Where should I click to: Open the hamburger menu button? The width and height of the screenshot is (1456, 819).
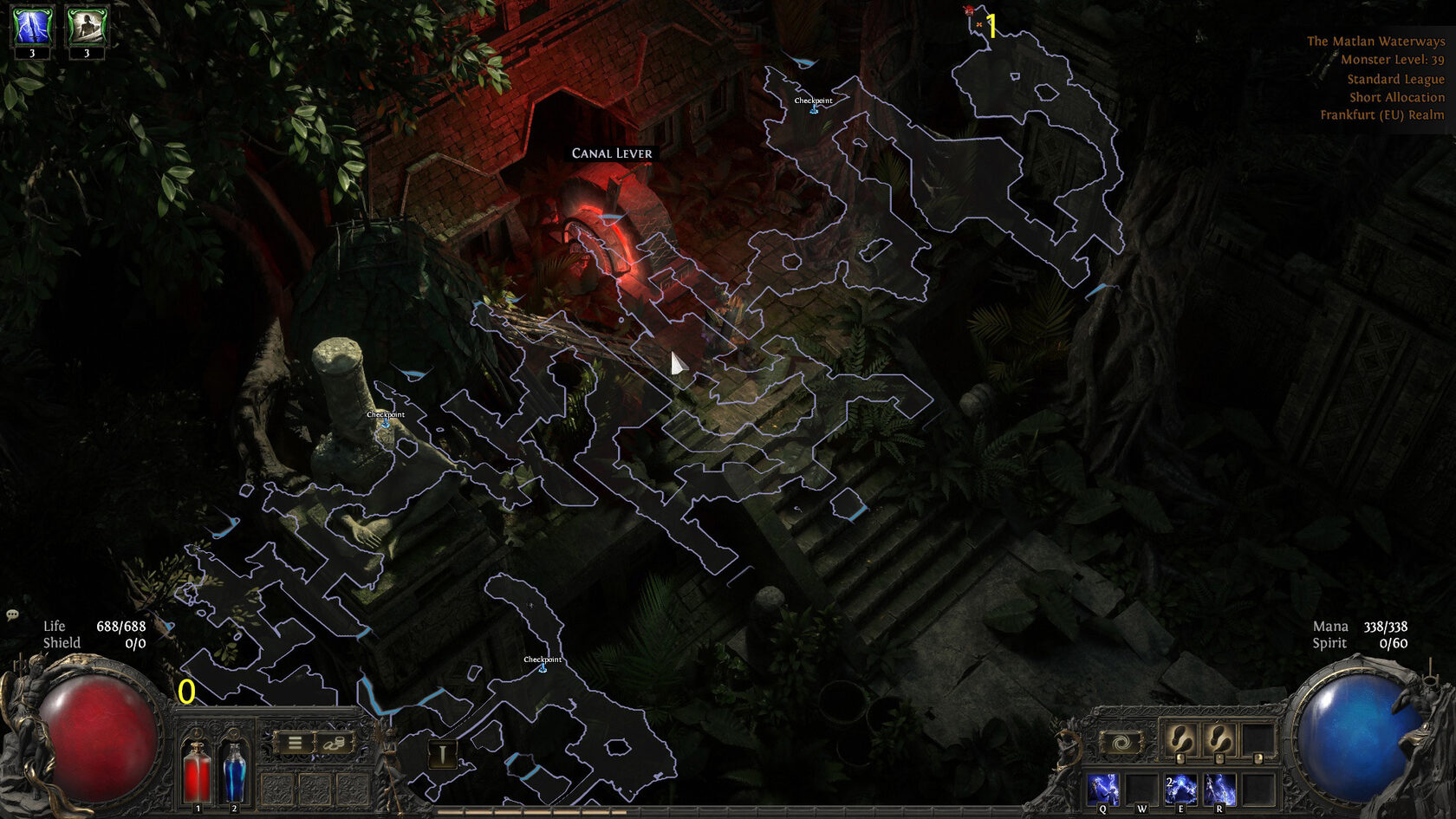pos(295,743)
